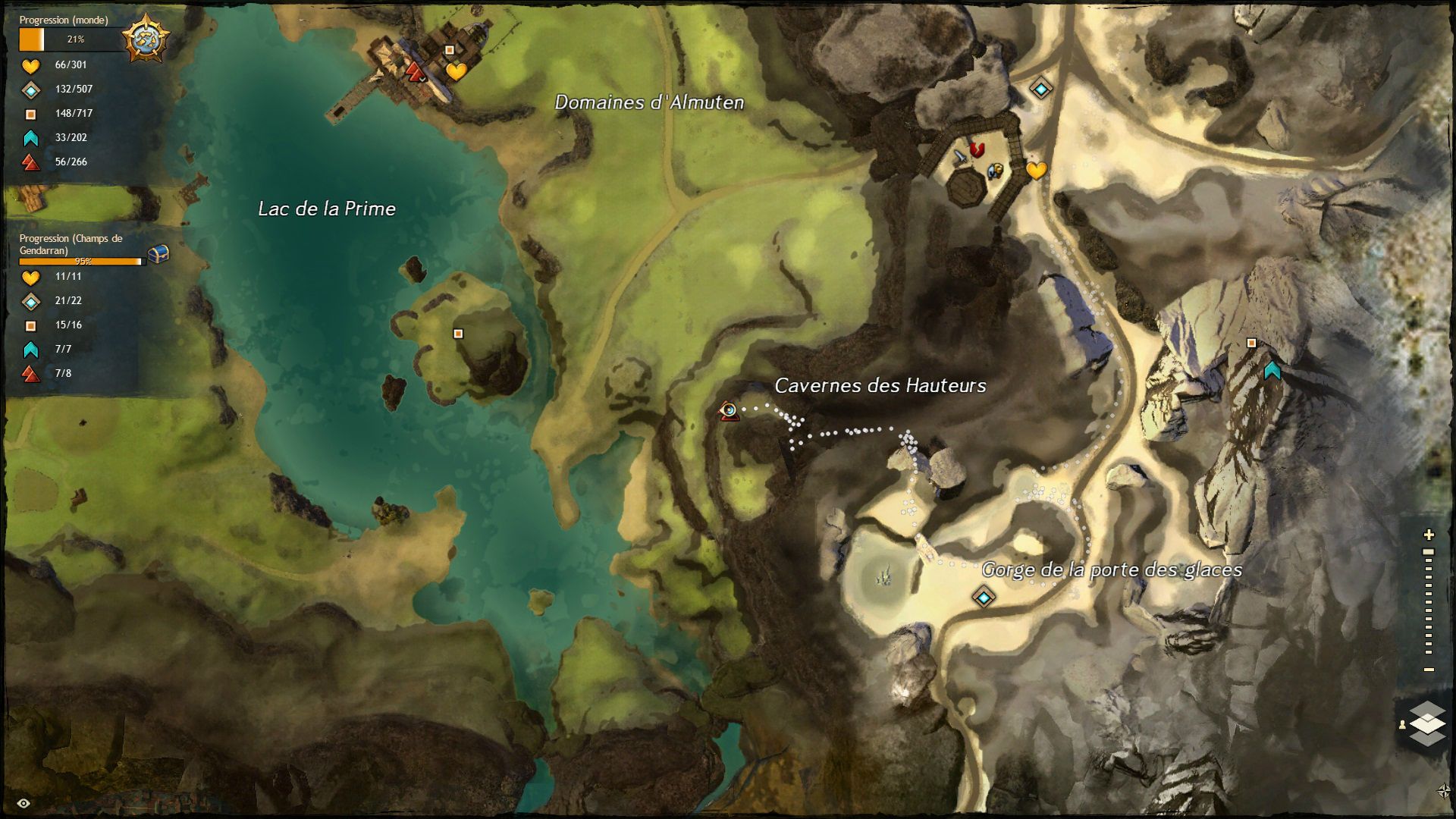
Task: Select the scout eye marker near Cavernes des Hauteurs
Action: tap(729, 409)
